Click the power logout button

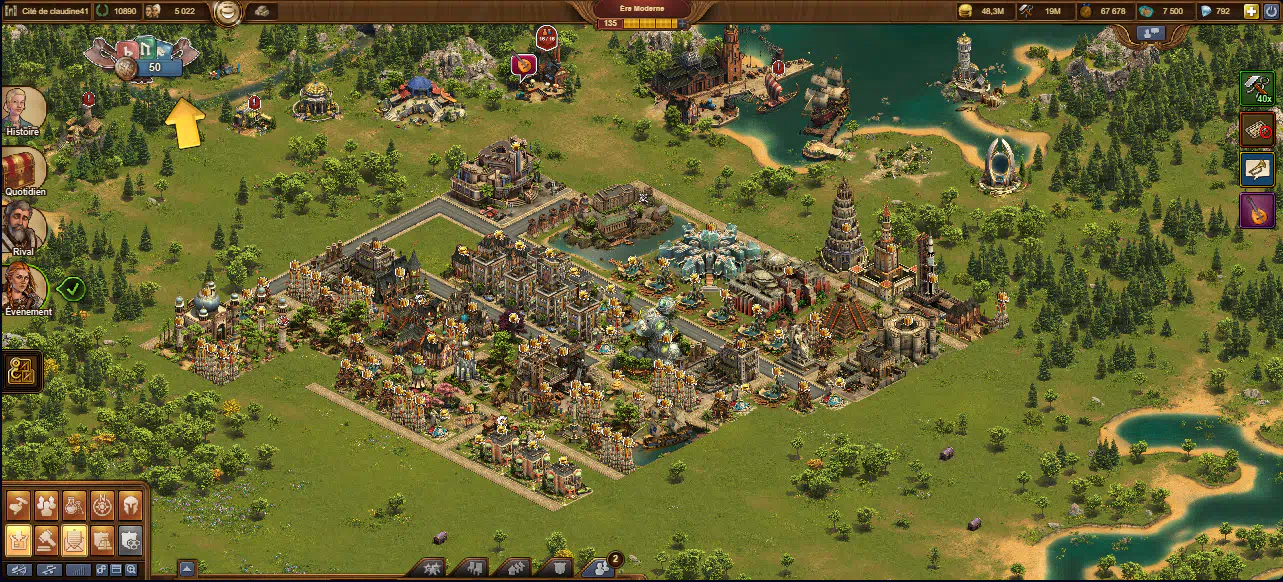[1270, 11]
